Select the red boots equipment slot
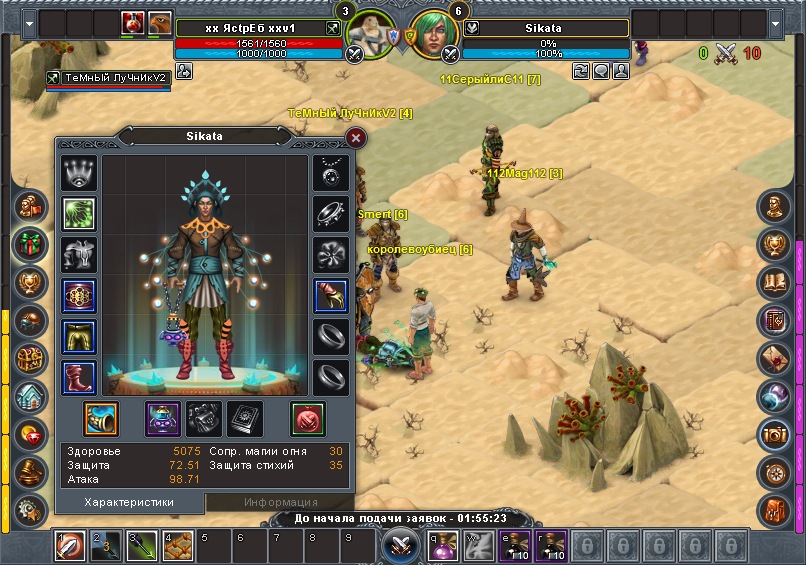The width and height of the screenshot is (806, 565). click(79, 378)
